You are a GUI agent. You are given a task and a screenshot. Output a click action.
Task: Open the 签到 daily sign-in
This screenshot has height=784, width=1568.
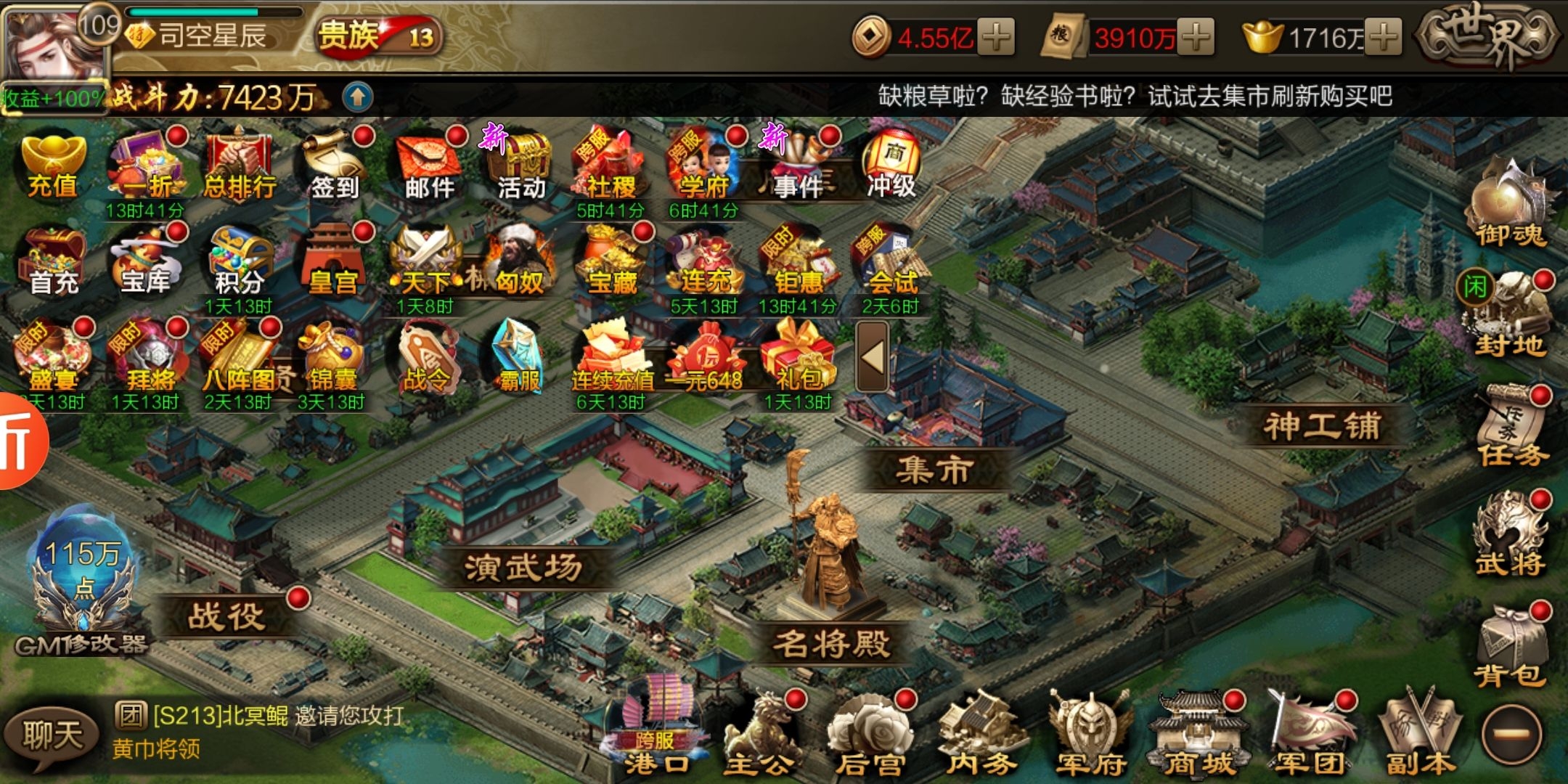coord(334,167)
